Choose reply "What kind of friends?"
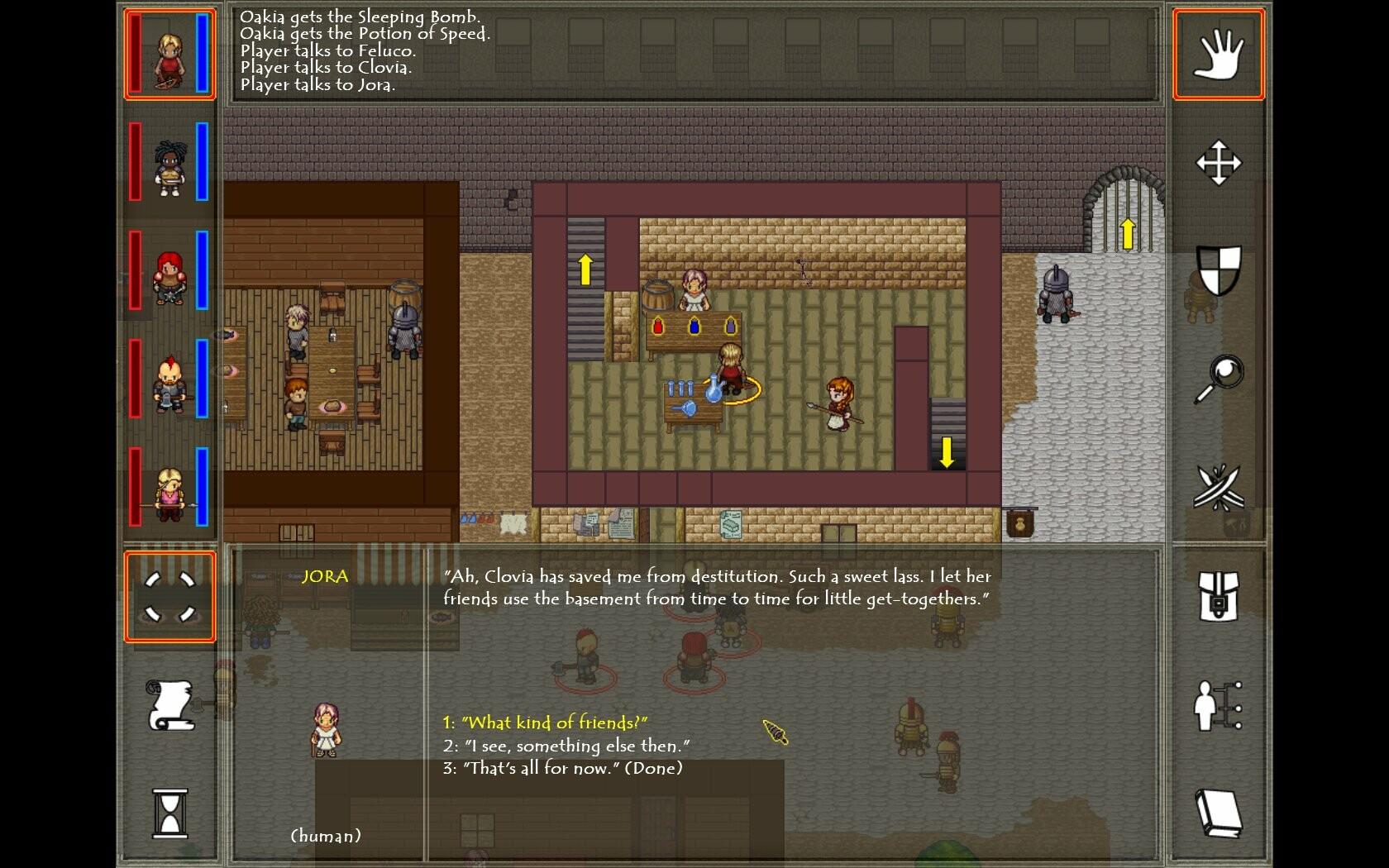 tap(546, 723)
